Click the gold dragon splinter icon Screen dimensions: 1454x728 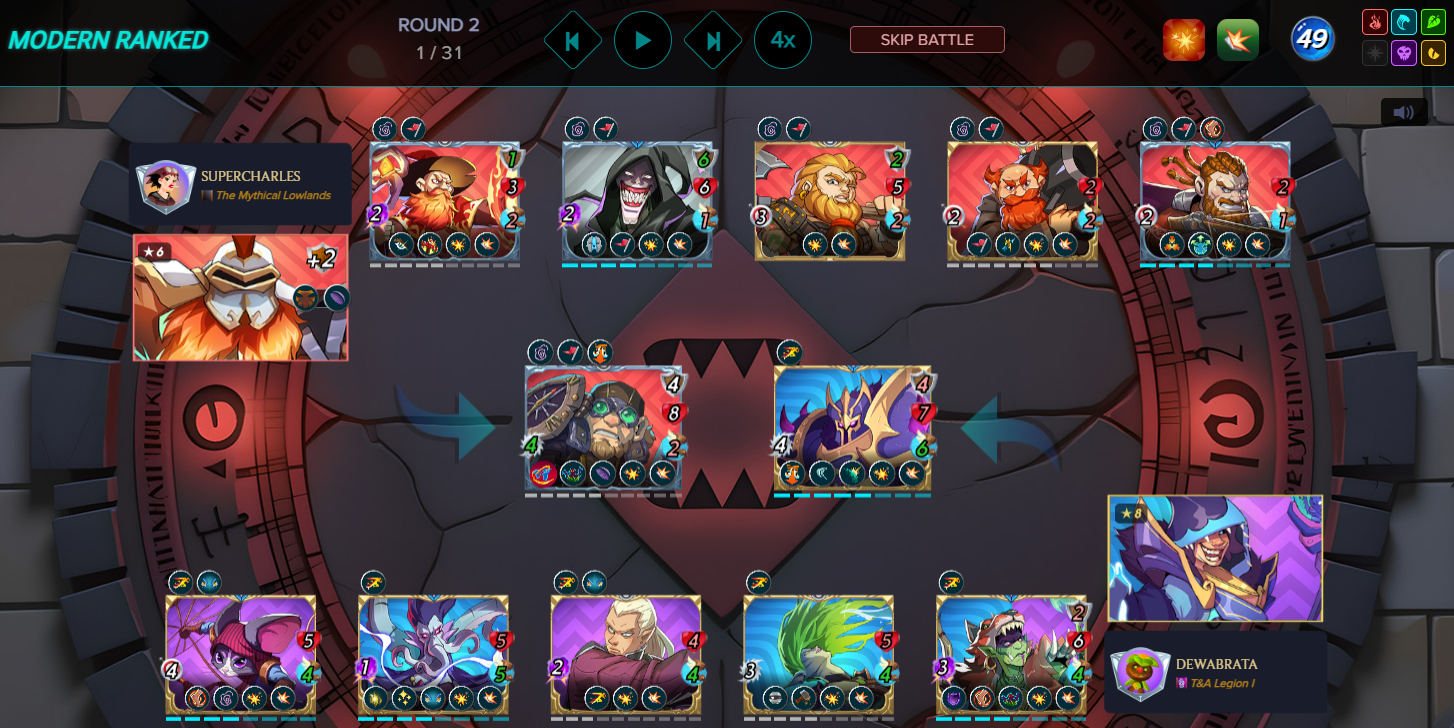(x=1434, y=53)
